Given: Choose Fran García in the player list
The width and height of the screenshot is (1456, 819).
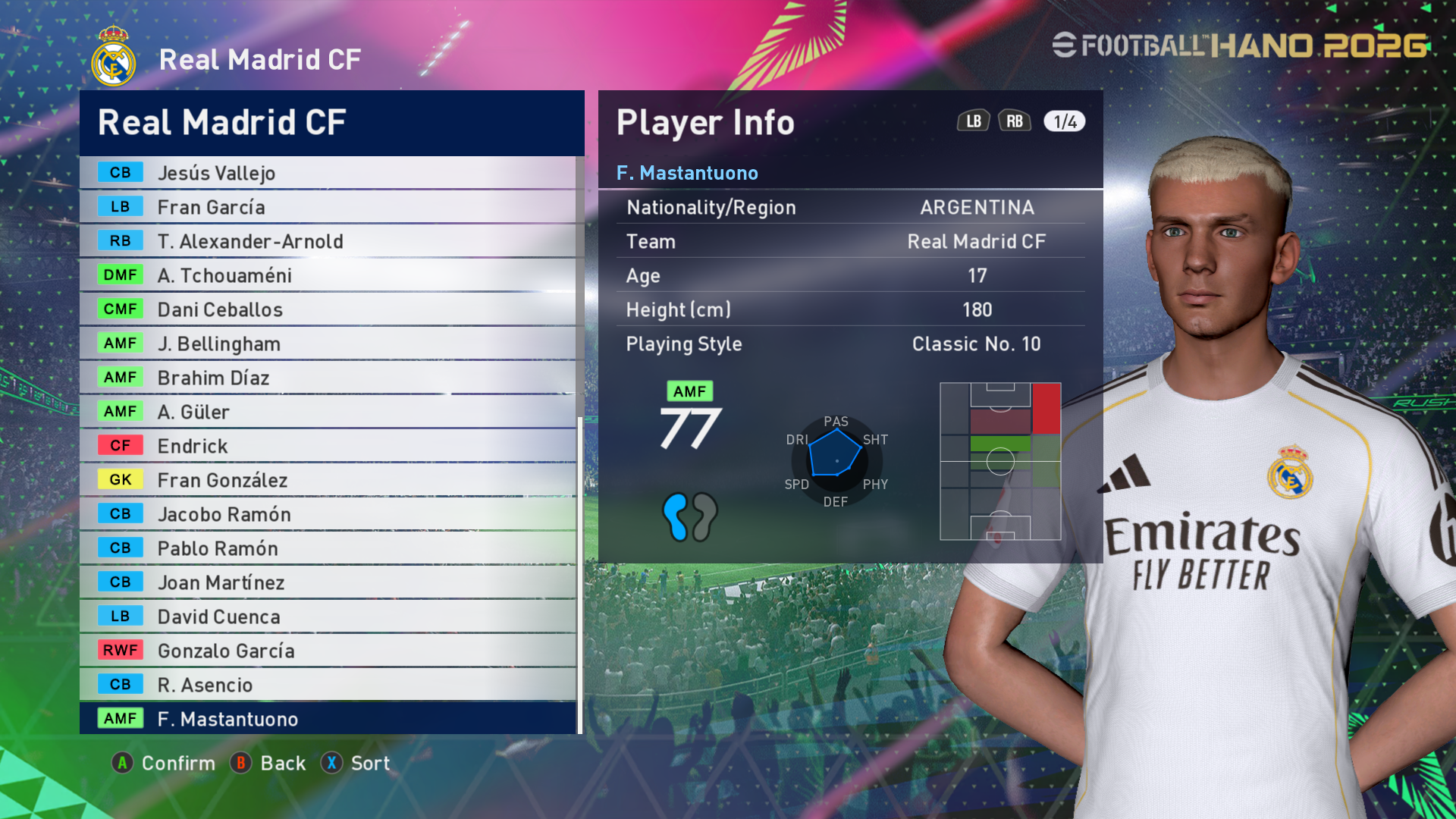Looking at the screenshot, I should click(328, 207).
